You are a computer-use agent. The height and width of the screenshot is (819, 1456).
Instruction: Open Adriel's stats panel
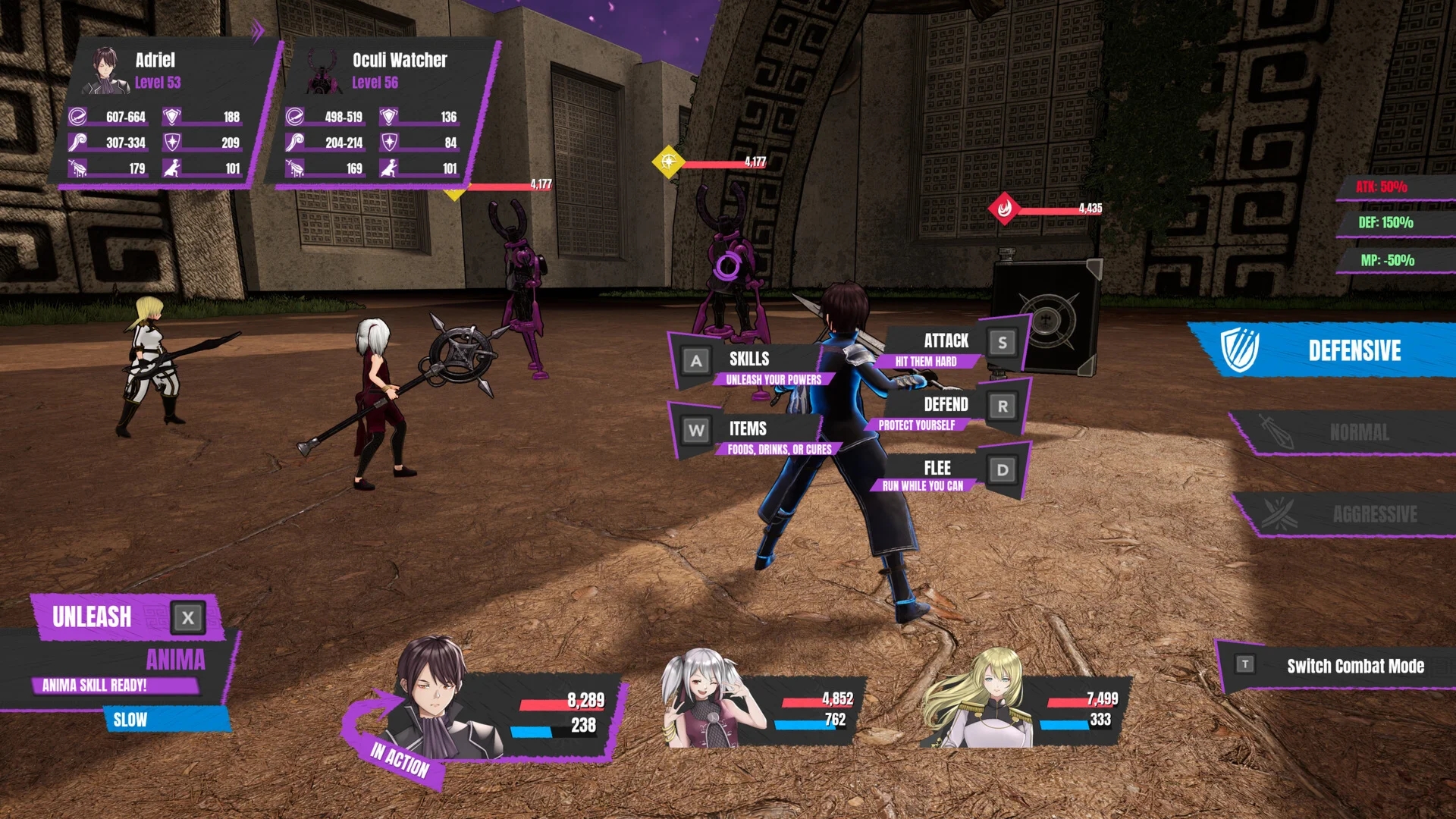pyautogui.click(x=163, y=114)
